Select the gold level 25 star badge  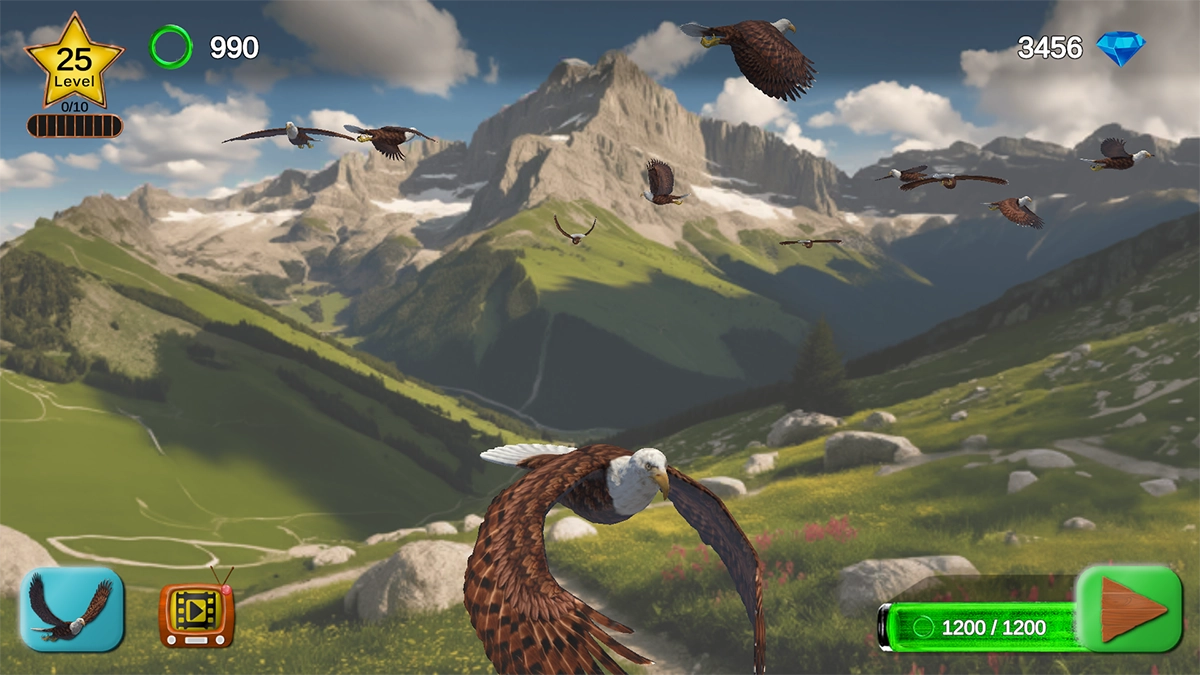74,63
